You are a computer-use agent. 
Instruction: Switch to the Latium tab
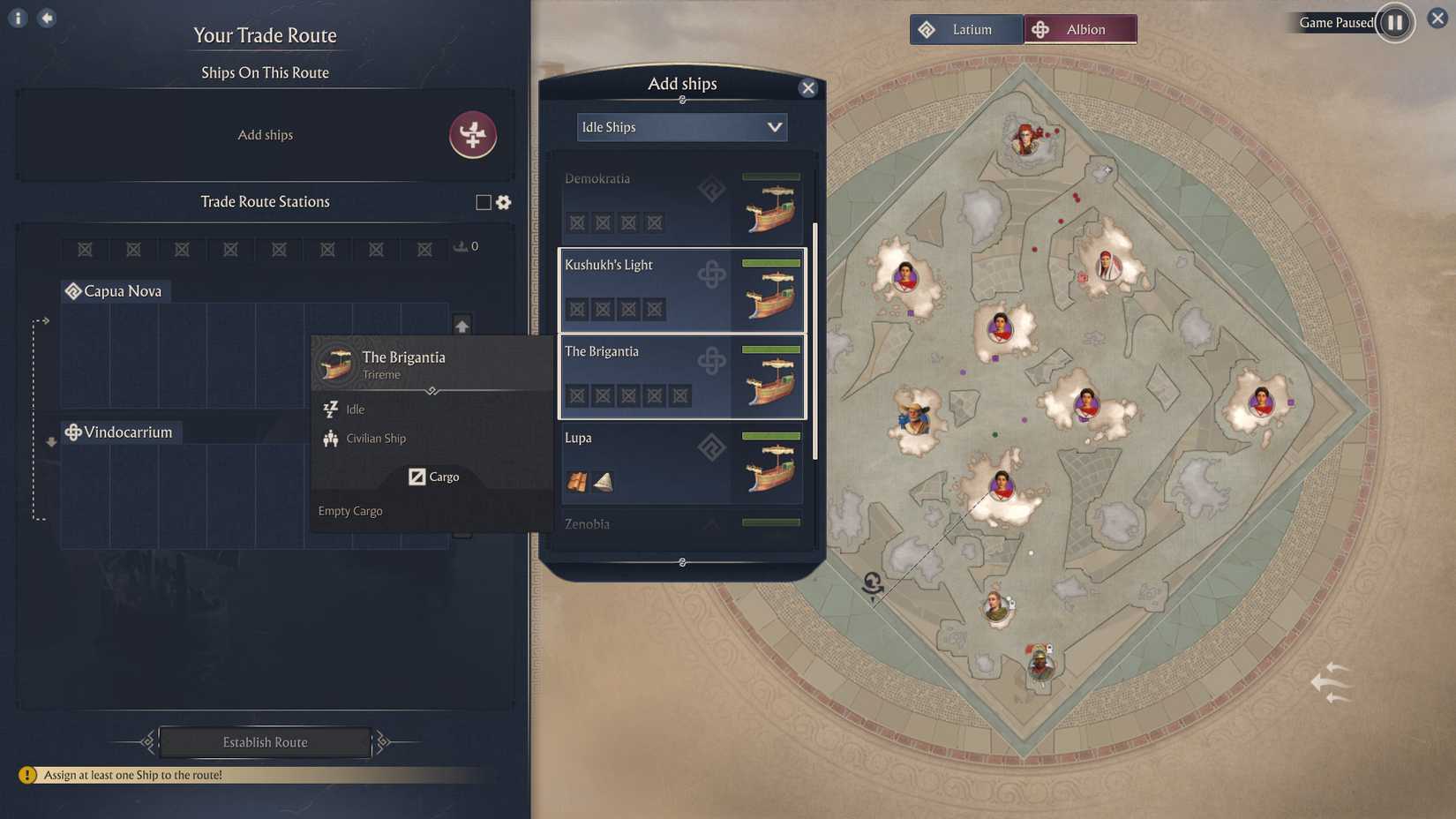tap(966, 28)
